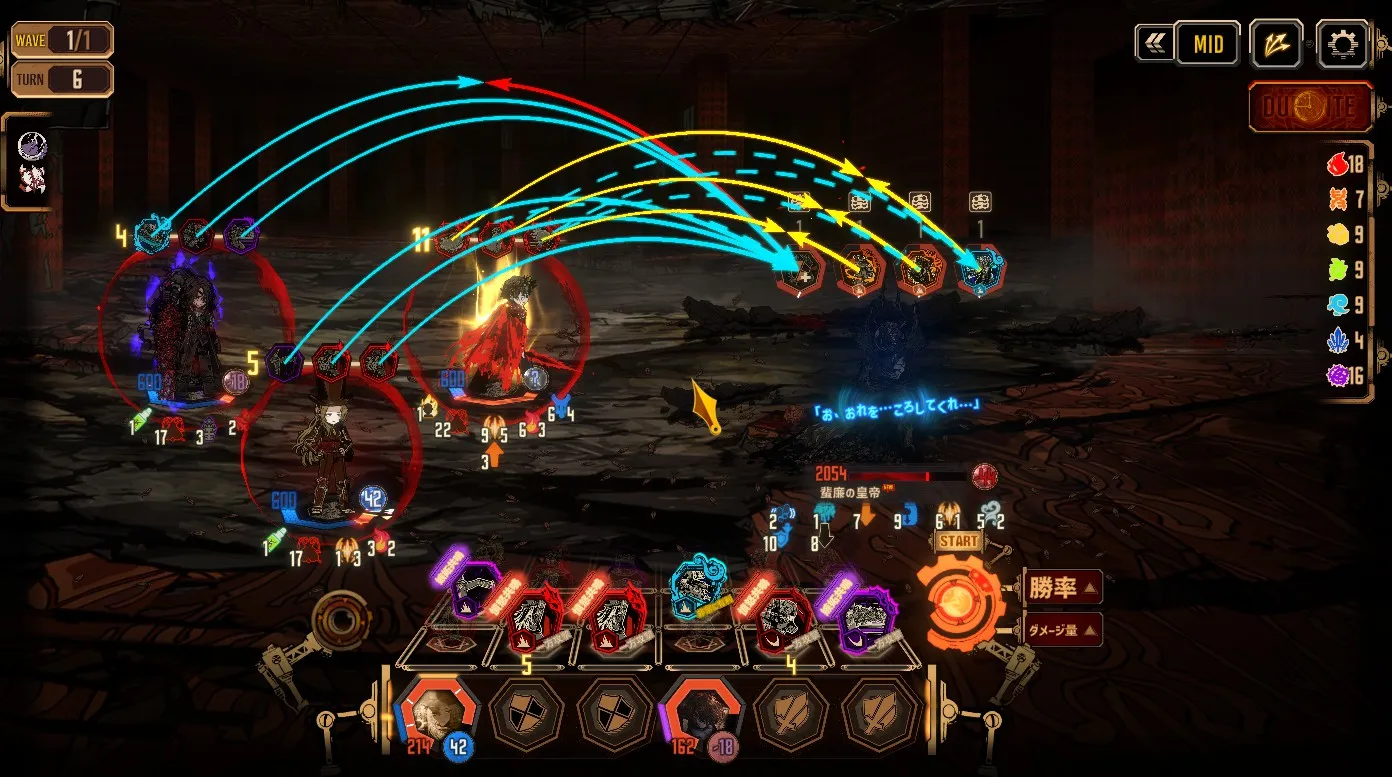This screenshot has width=1392, height=777.
Task: Choose the ダメージ量 damage auto-pick button
Action: [x=1062, y=629]
